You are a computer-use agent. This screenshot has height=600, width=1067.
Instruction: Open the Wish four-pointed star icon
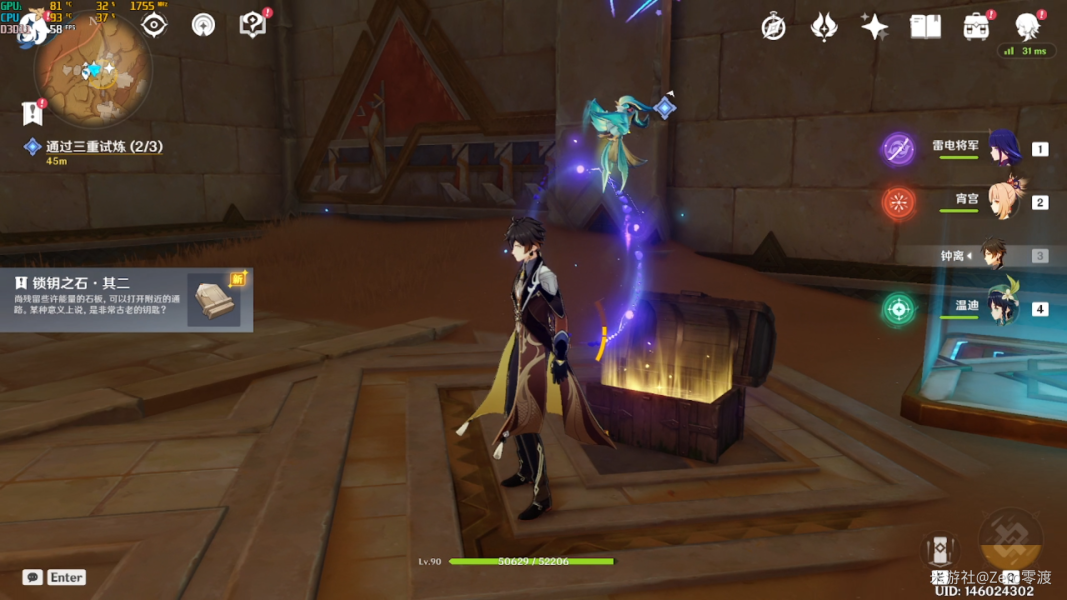874,27
